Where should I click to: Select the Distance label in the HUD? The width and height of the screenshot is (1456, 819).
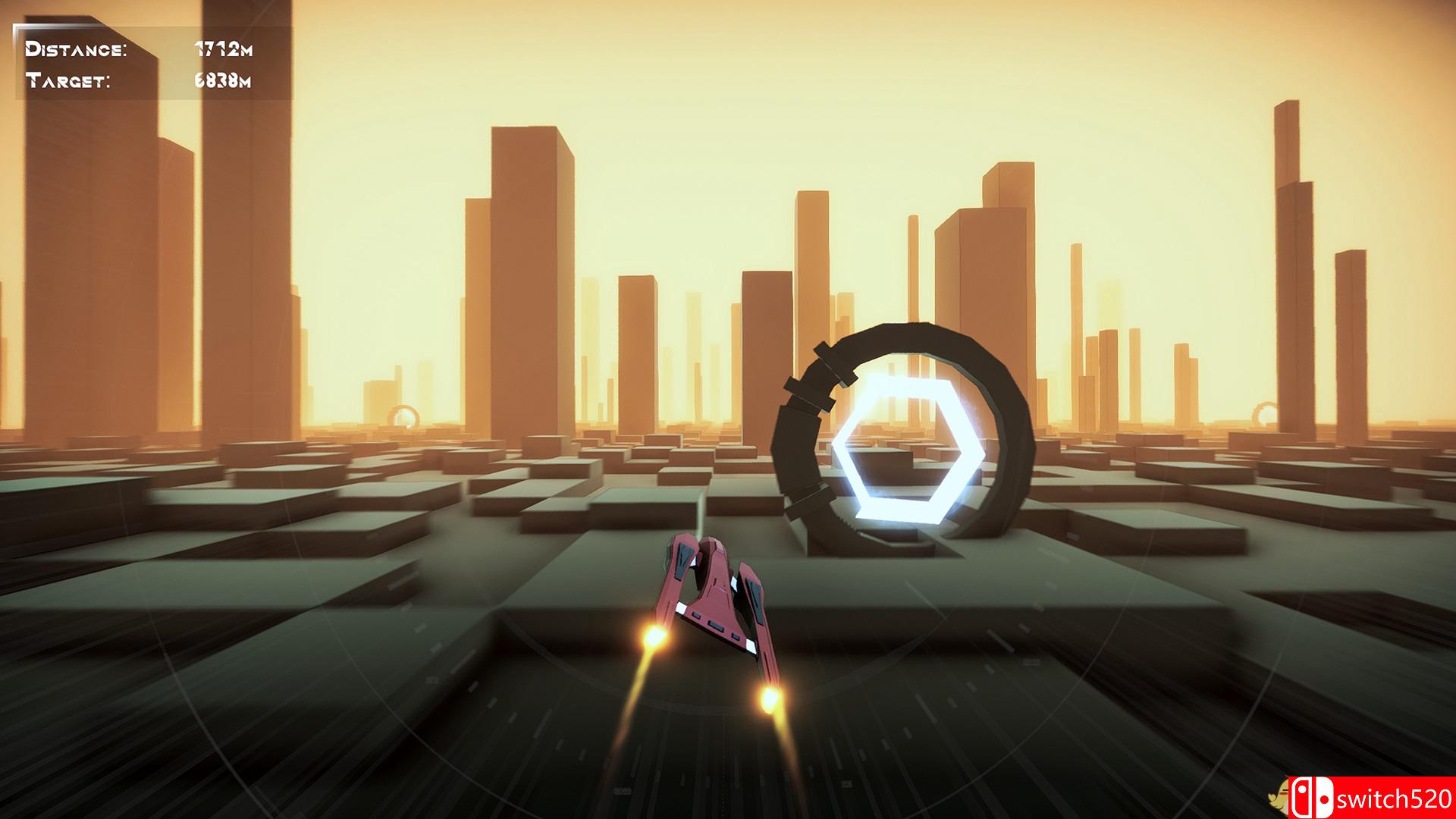click(76, 49)
